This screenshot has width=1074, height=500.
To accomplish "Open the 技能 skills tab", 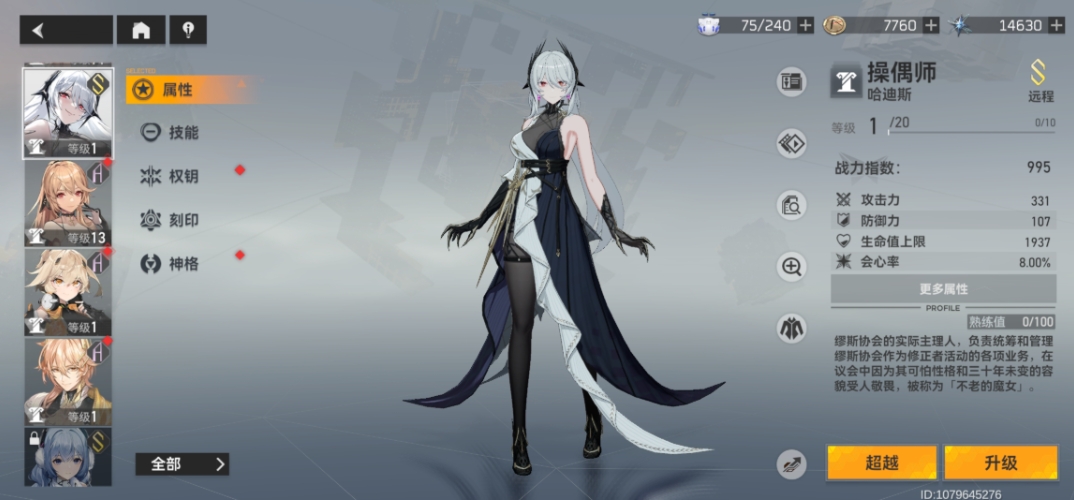I will click(181, 132).
